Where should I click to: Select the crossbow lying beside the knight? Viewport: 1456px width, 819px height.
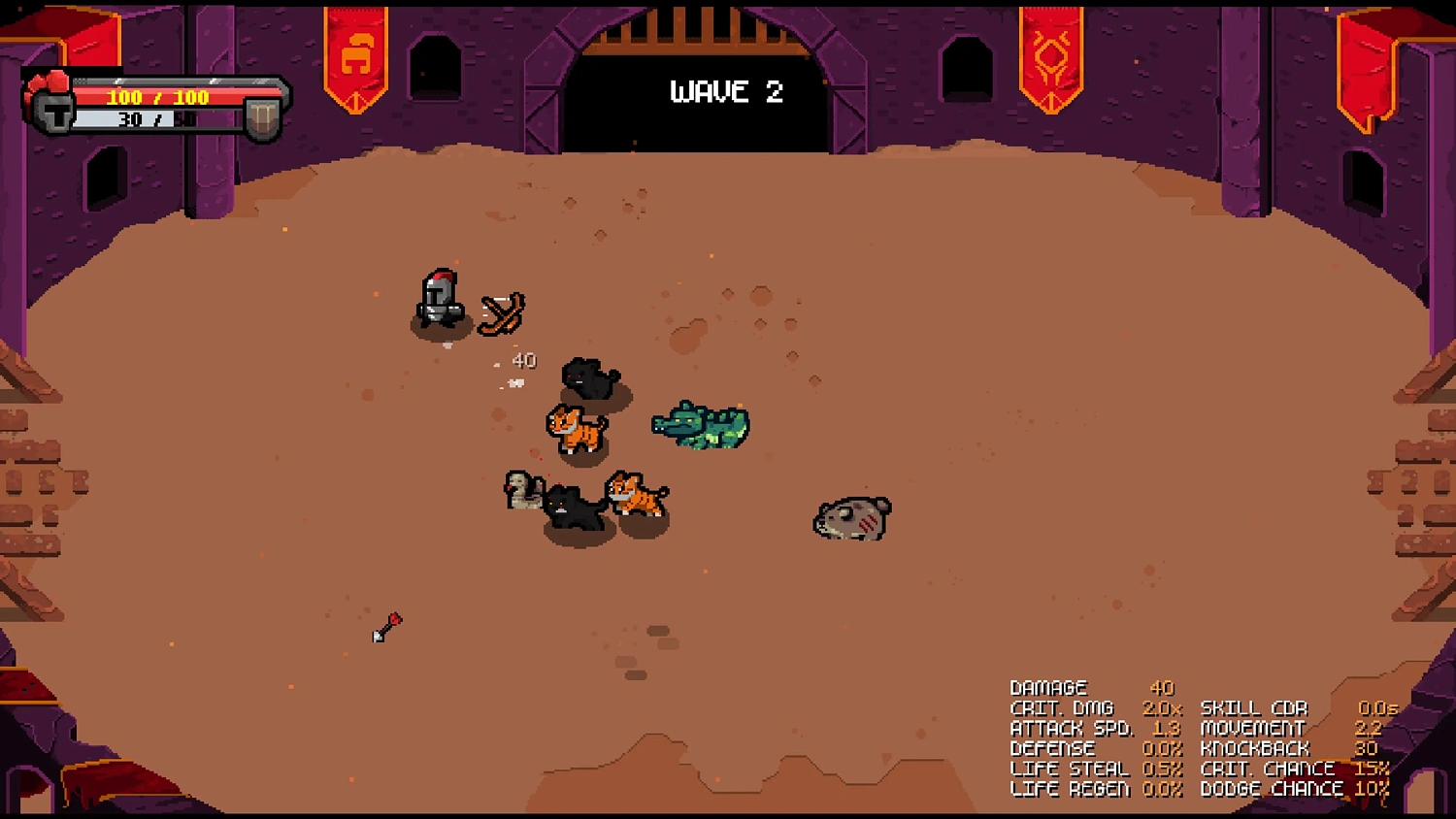click(x=501, y=311)
